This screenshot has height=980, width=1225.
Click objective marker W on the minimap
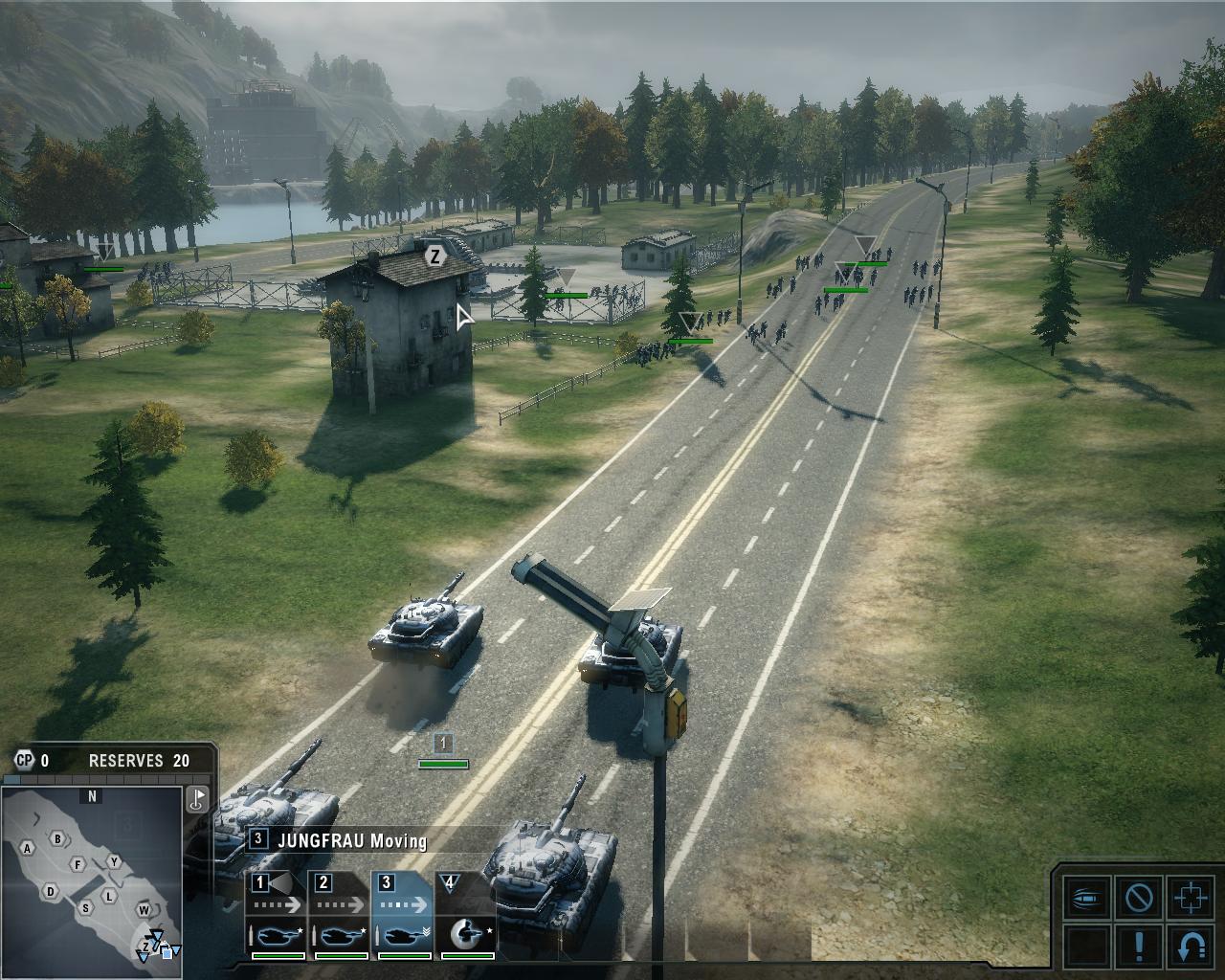tap(144, 909)
